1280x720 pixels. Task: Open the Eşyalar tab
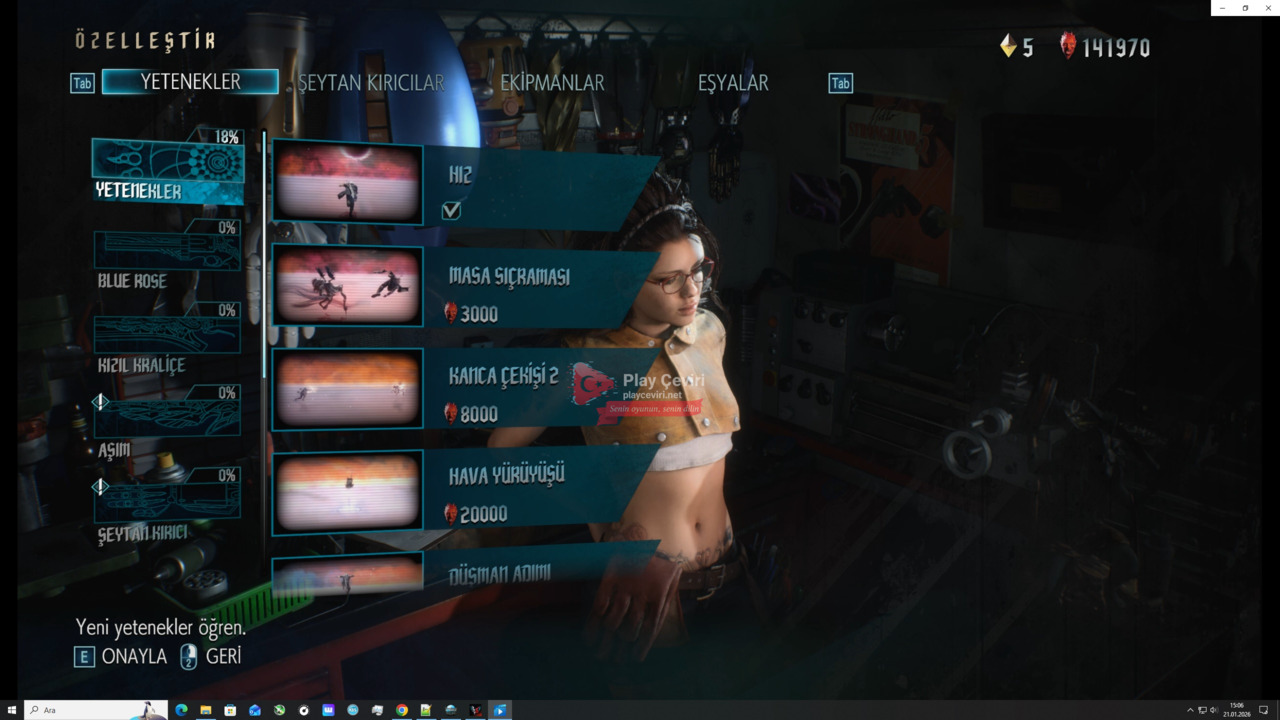coord(733,83)
